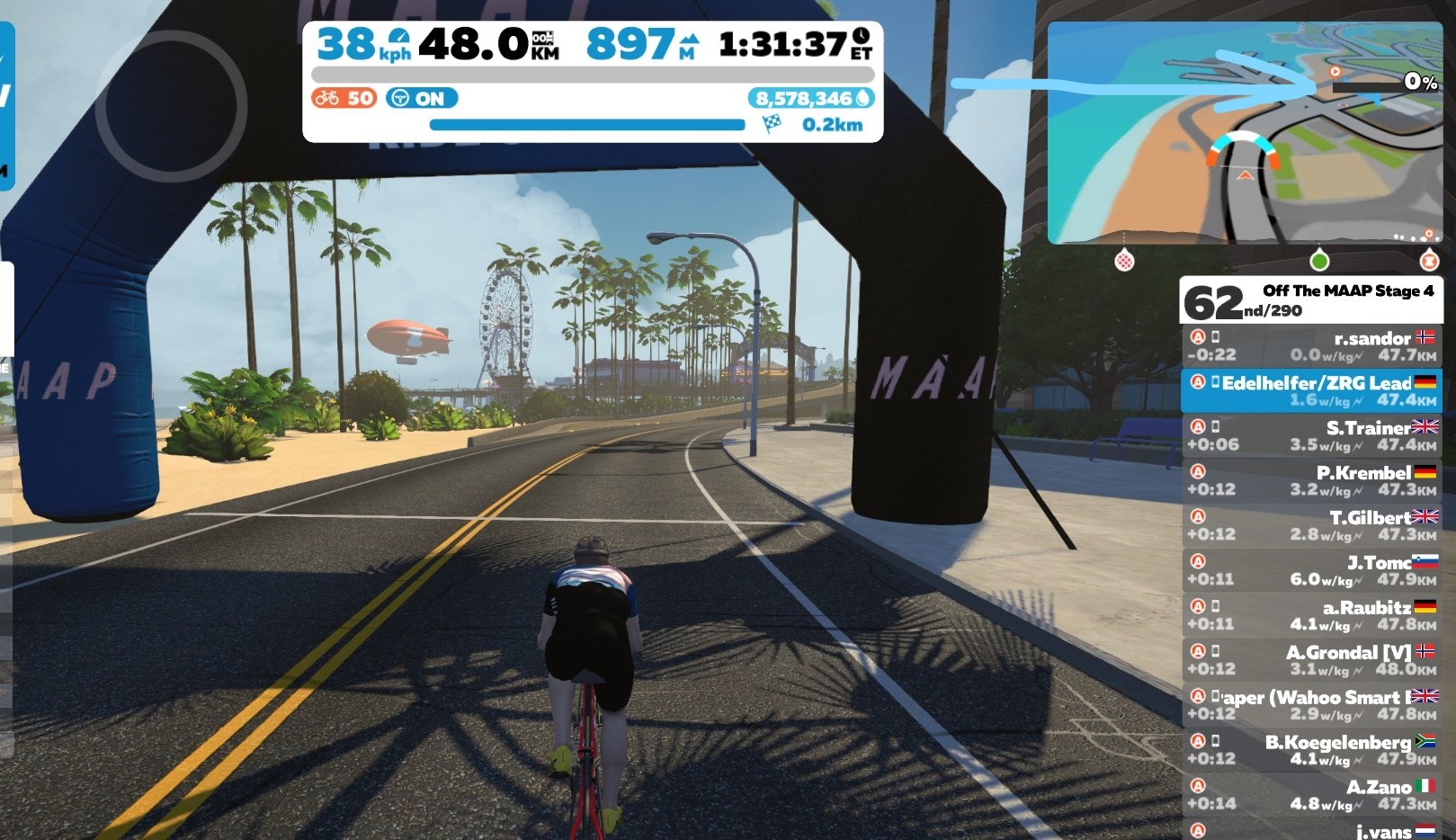Choose A.Zano in the rider list
The height and width of the screenshot is (840, 1456).
[x=1311, y=795]
